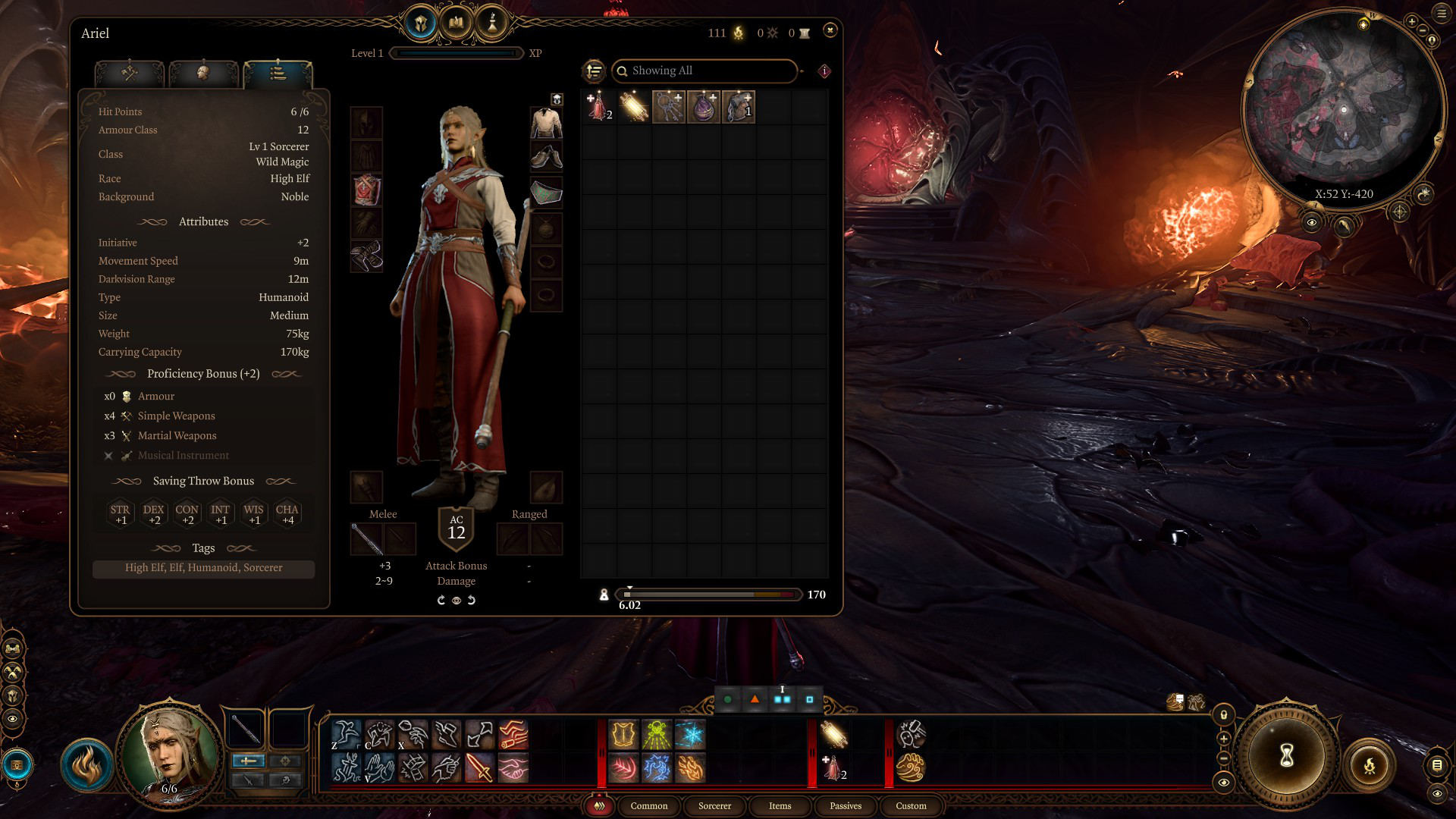Click the Showing All search field
The height and width of the screenshot is (819, 1456).
coord(704,71)
